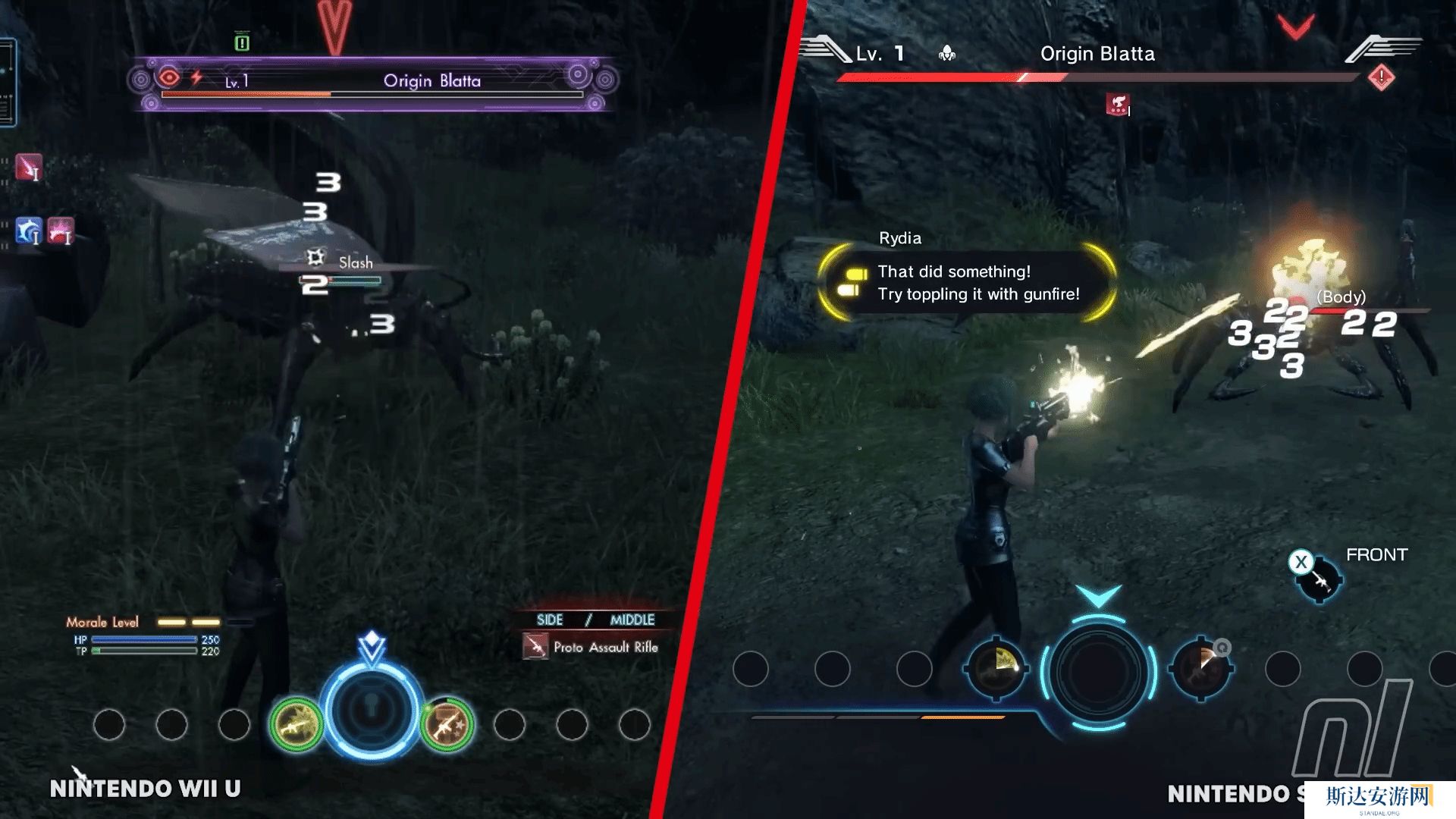Viewport: 1456px width, 819px height.
Task: Activate the yellow rifle art with green ring
Action: (297, 725)
